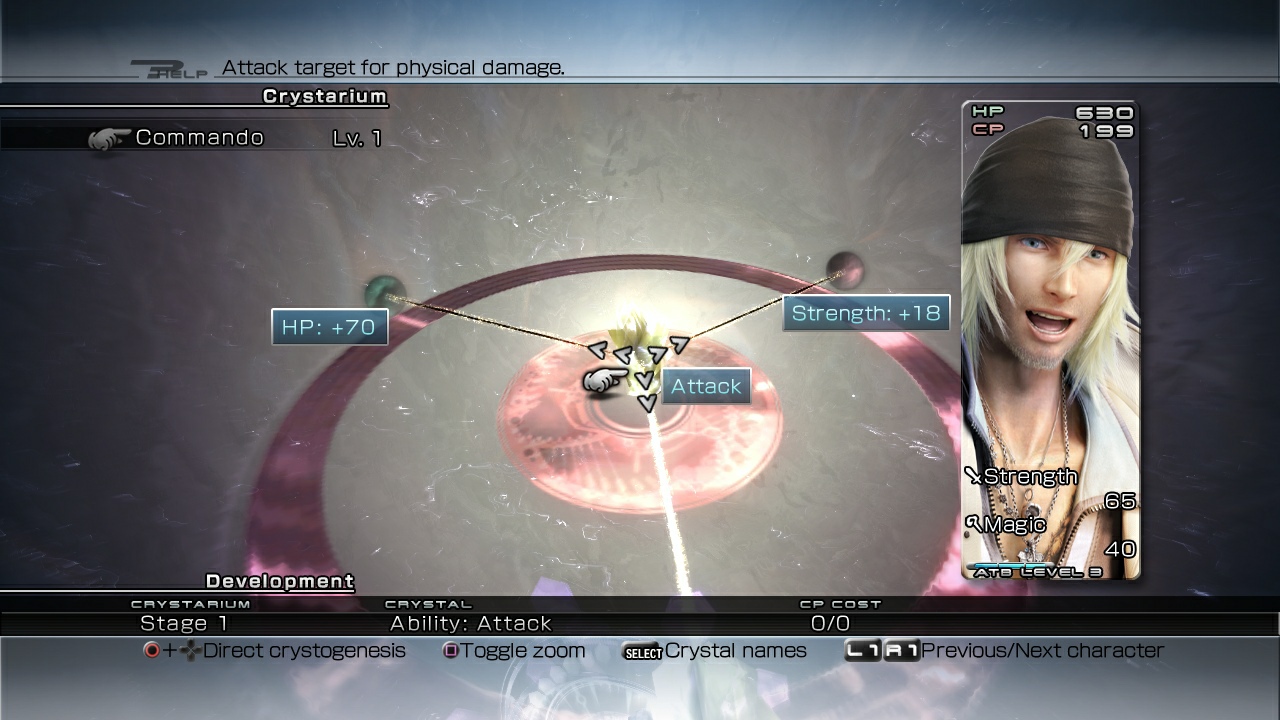Select the Attack ability node
The image size is (1280, 720).
click(706, 386)
